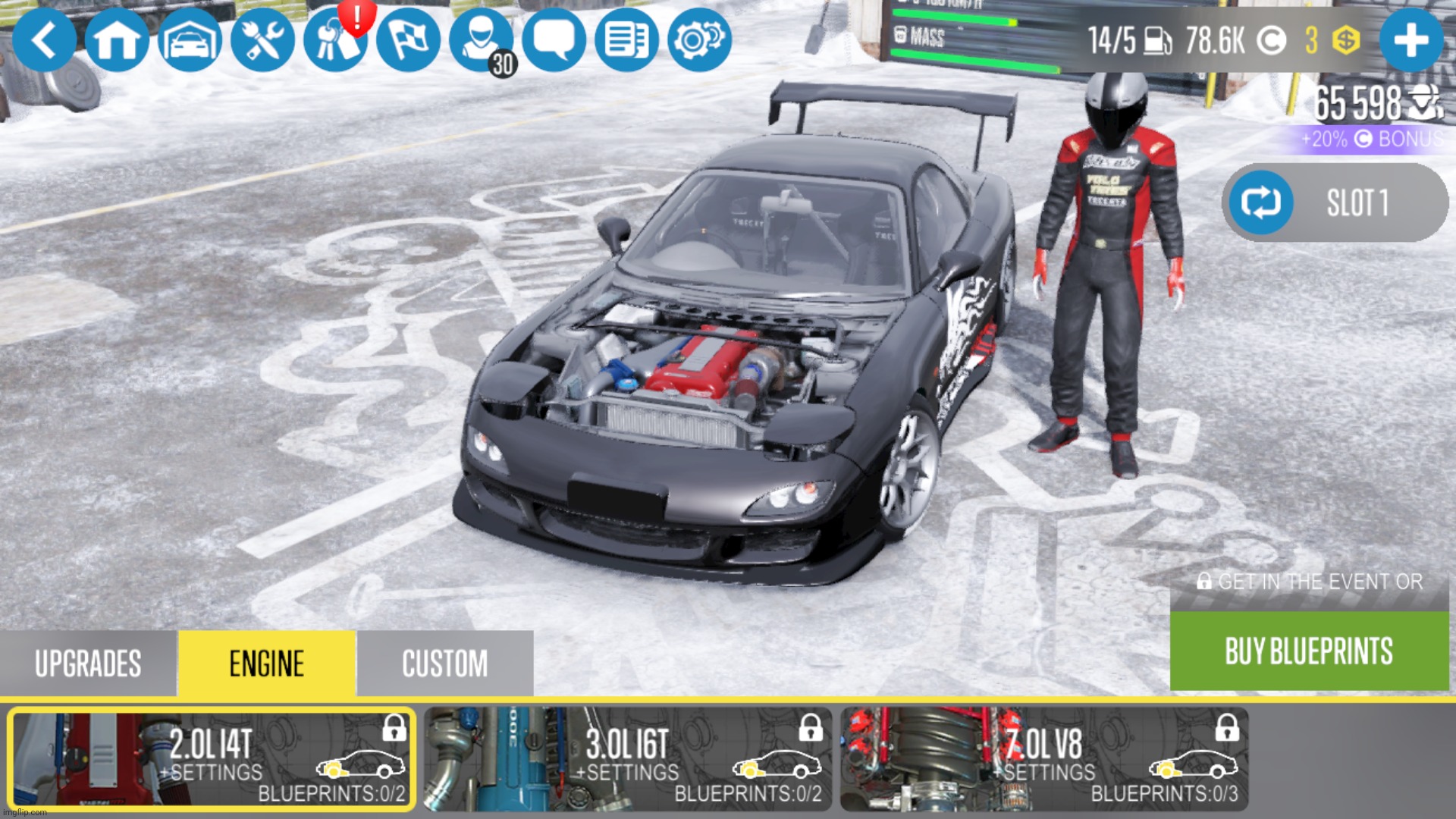Switch to the CUSTOM tab
The height and width of the screenshot is (819, 1456).
click(445, 662)
